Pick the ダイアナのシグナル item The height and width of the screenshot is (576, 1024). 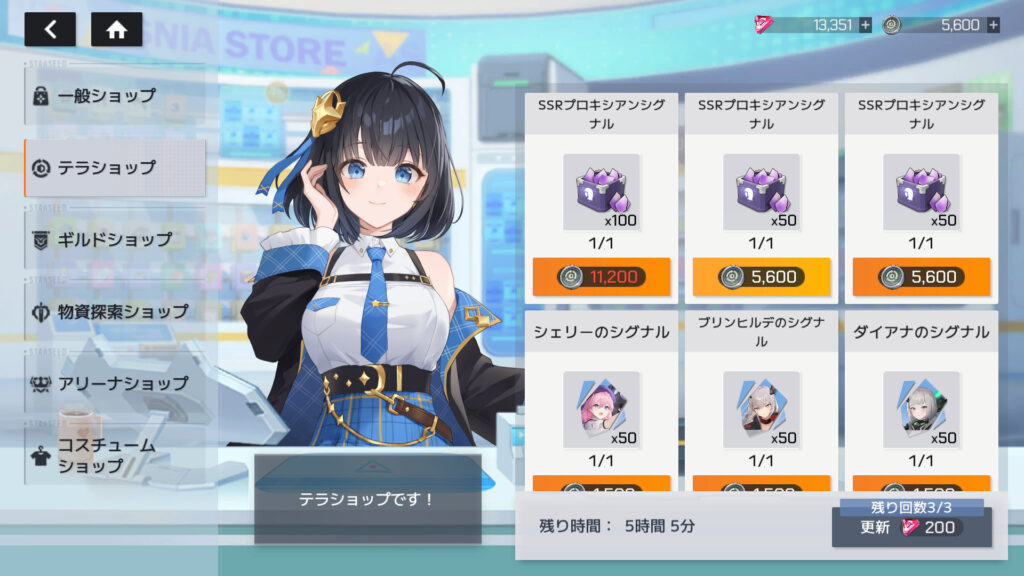click(x=921, y=400)
